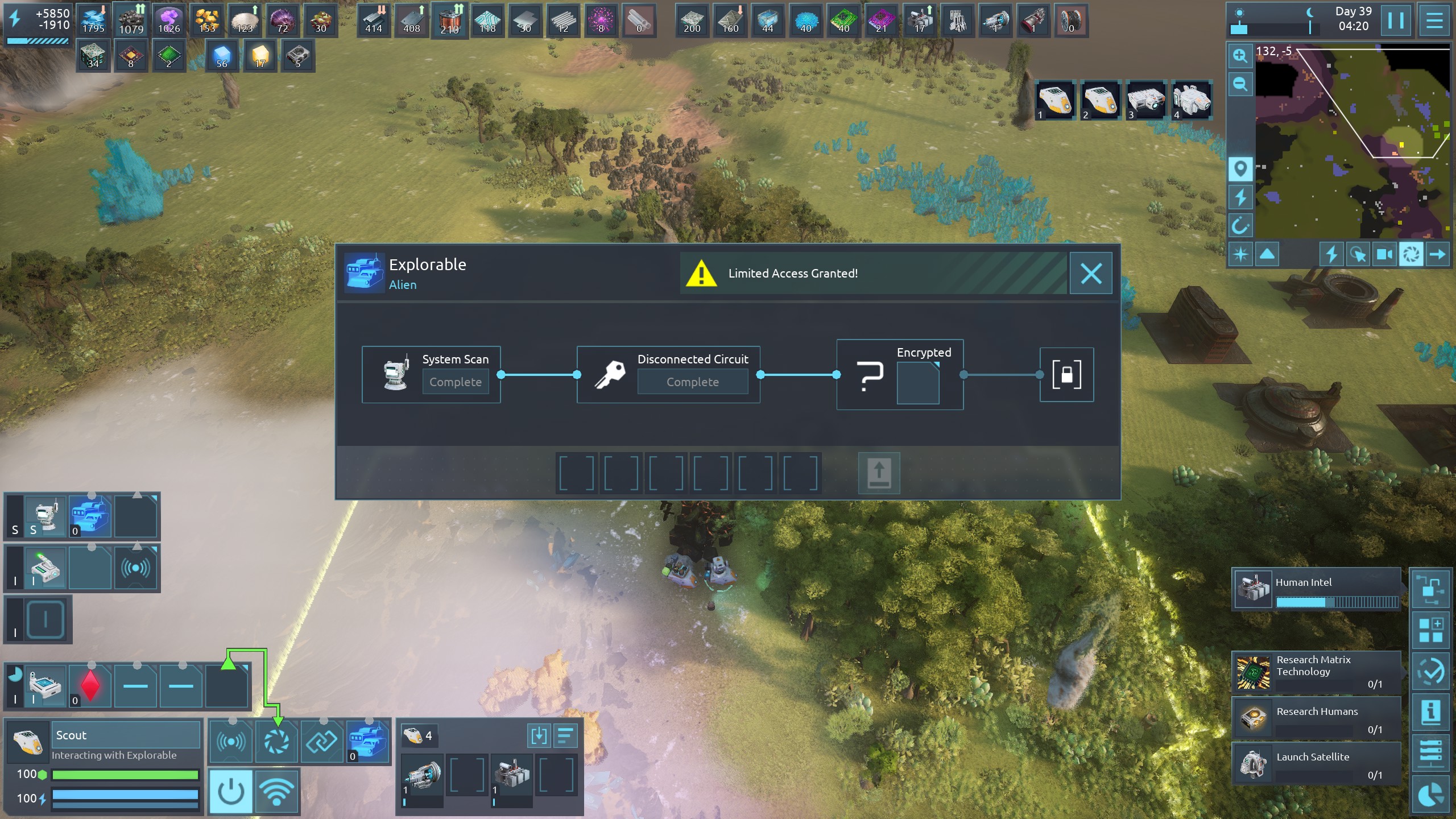Click the minimap location pin button
Viewport: 1456px width, 819px height.
pyautogui.click(x=1240, y=169)
